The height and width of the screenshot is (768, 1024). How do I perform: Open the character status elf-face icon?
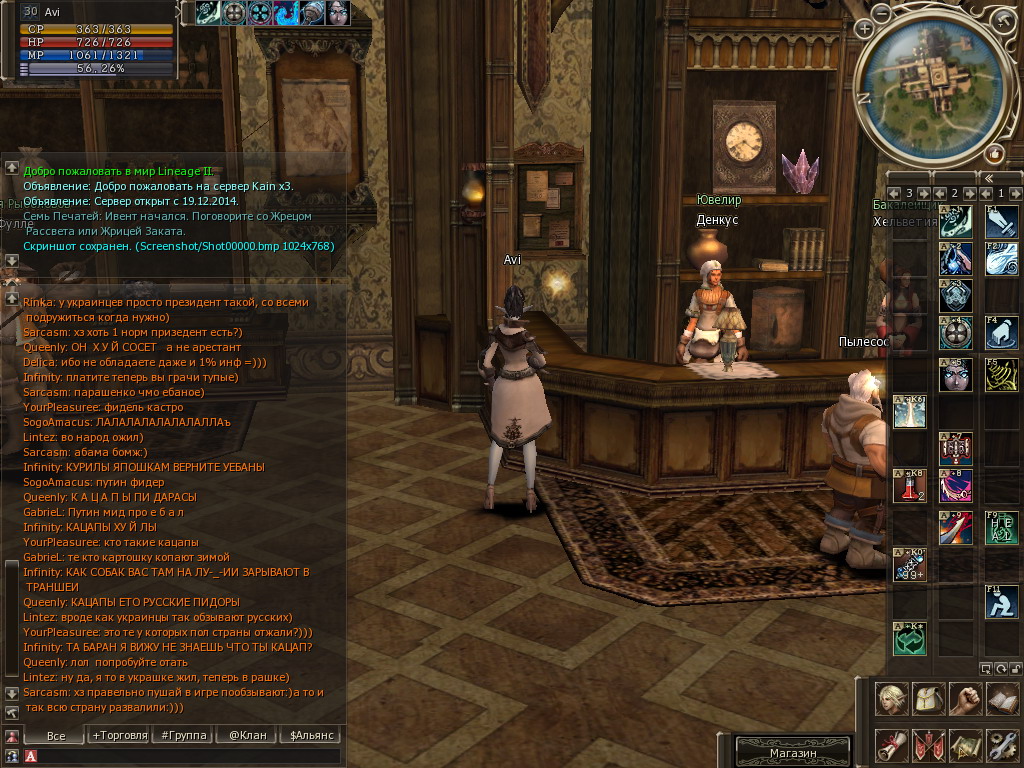pyautogui.click(x=892, y=699)
